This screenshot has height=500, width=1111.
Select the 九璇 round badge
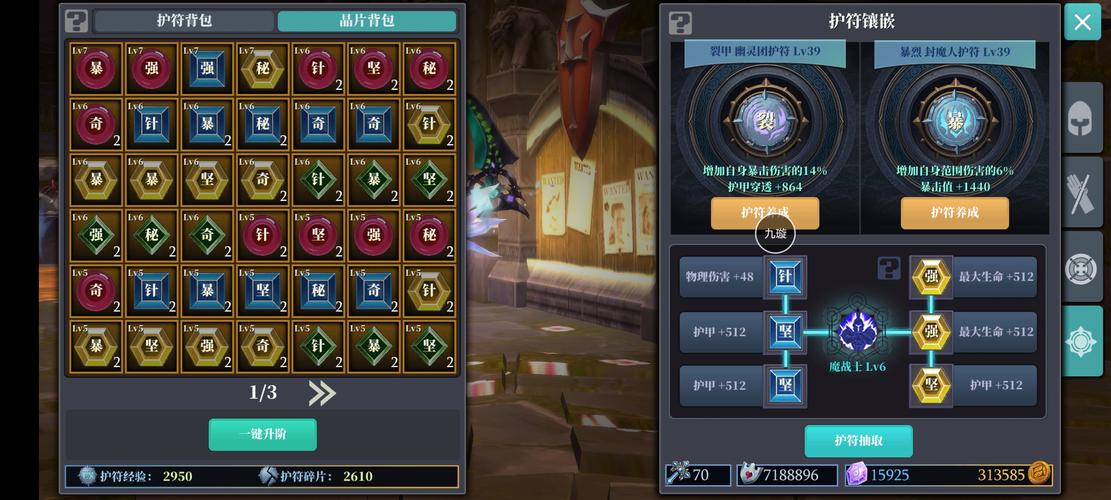(775, 234)
